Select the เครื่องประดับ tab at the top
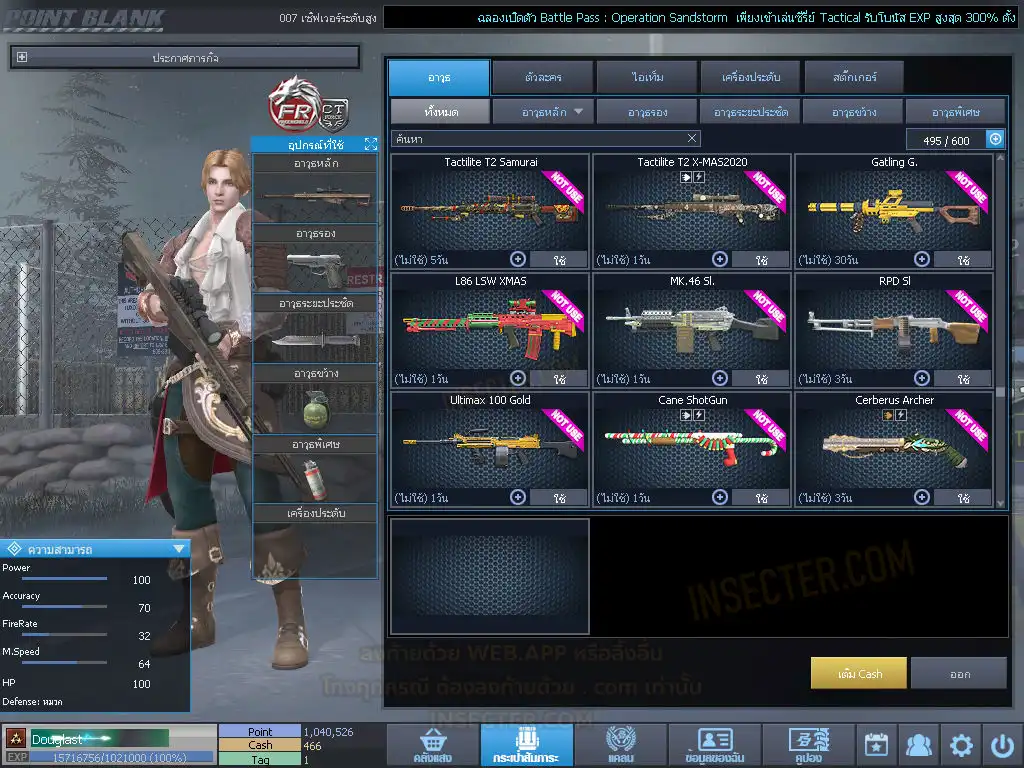 click(750, 77)
